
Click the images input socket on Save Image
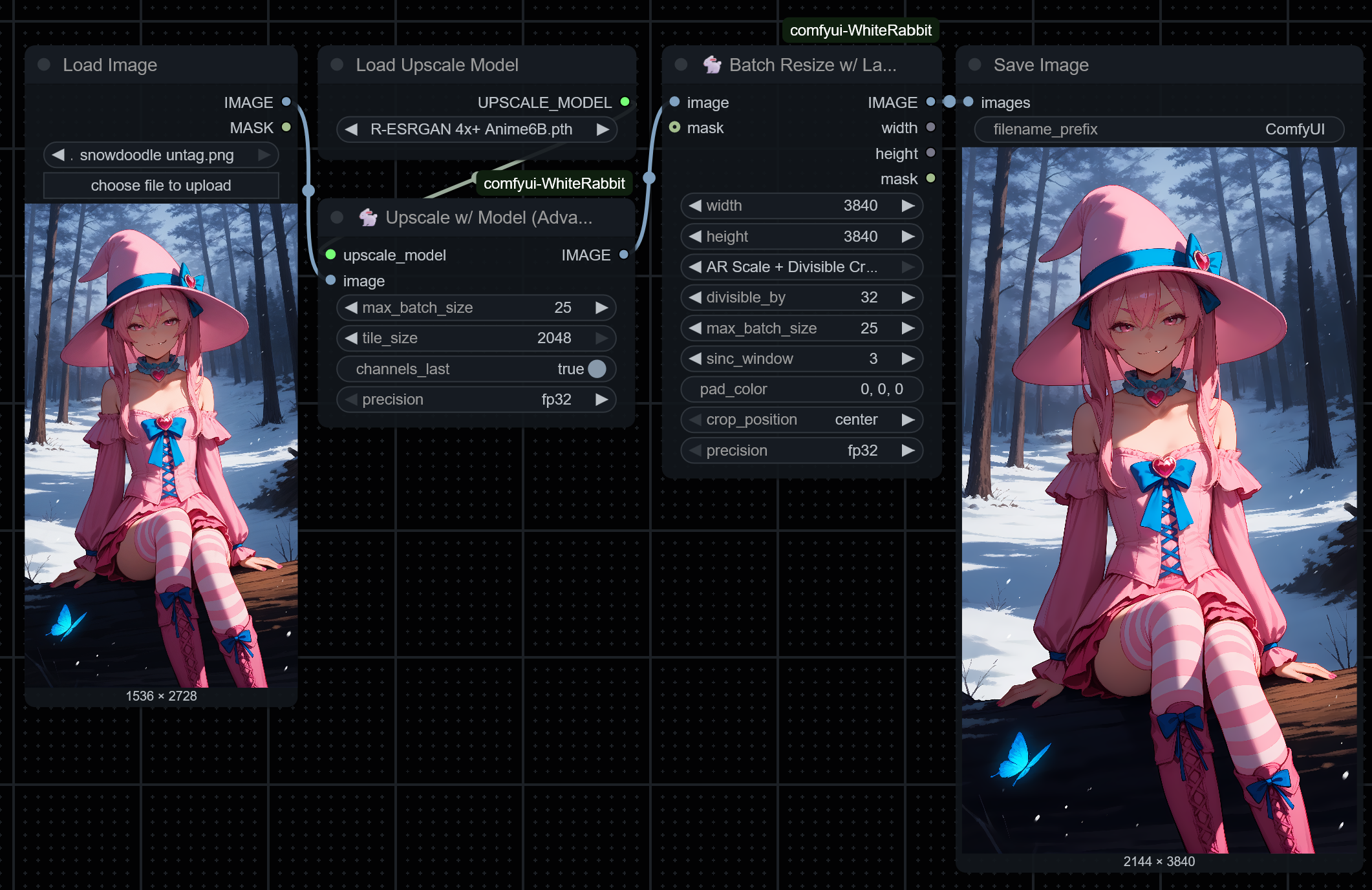tap(968, 102)
